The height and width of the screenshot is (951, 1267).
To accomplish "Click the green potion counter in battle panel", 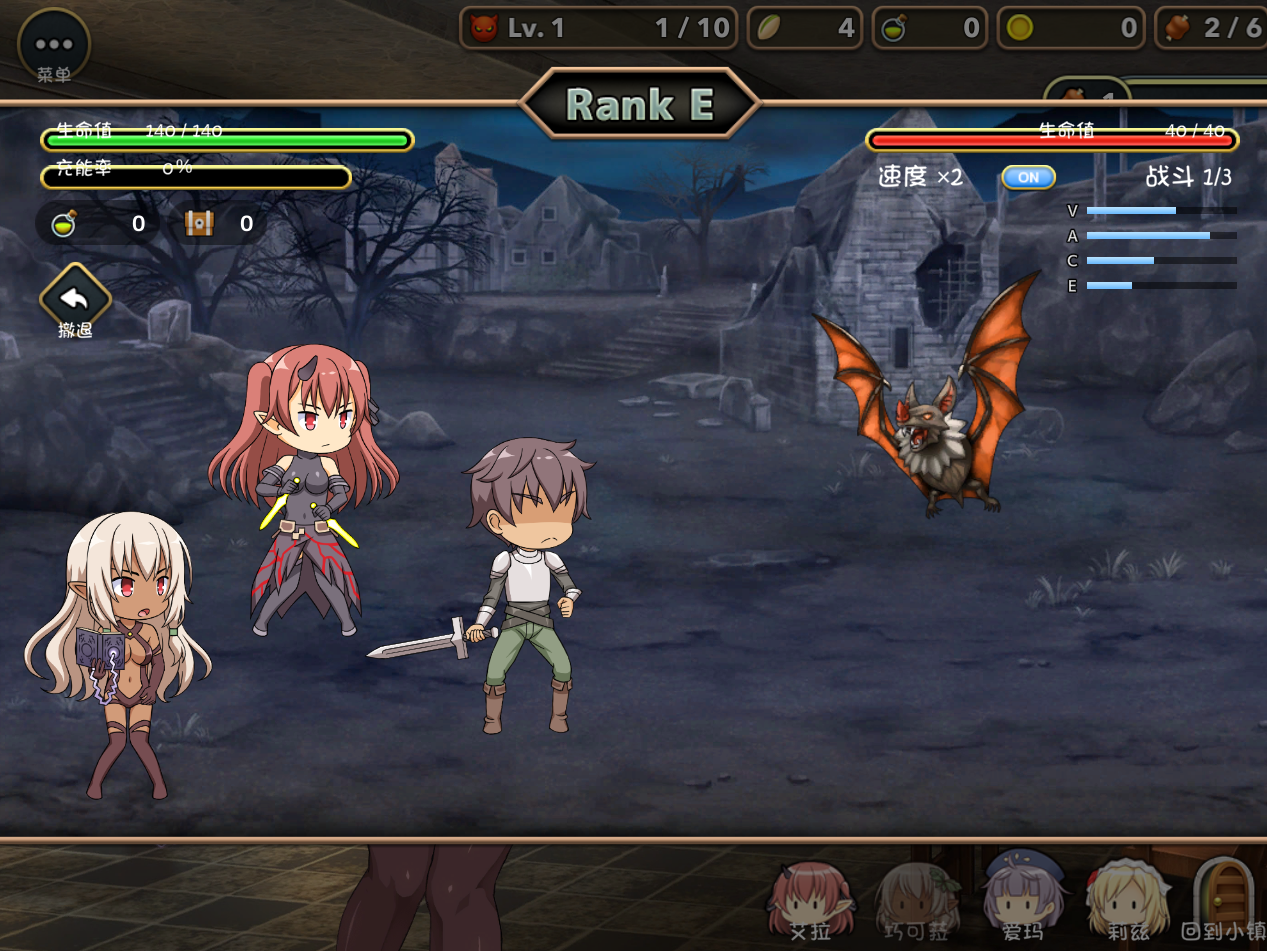I will click(66, 224).
